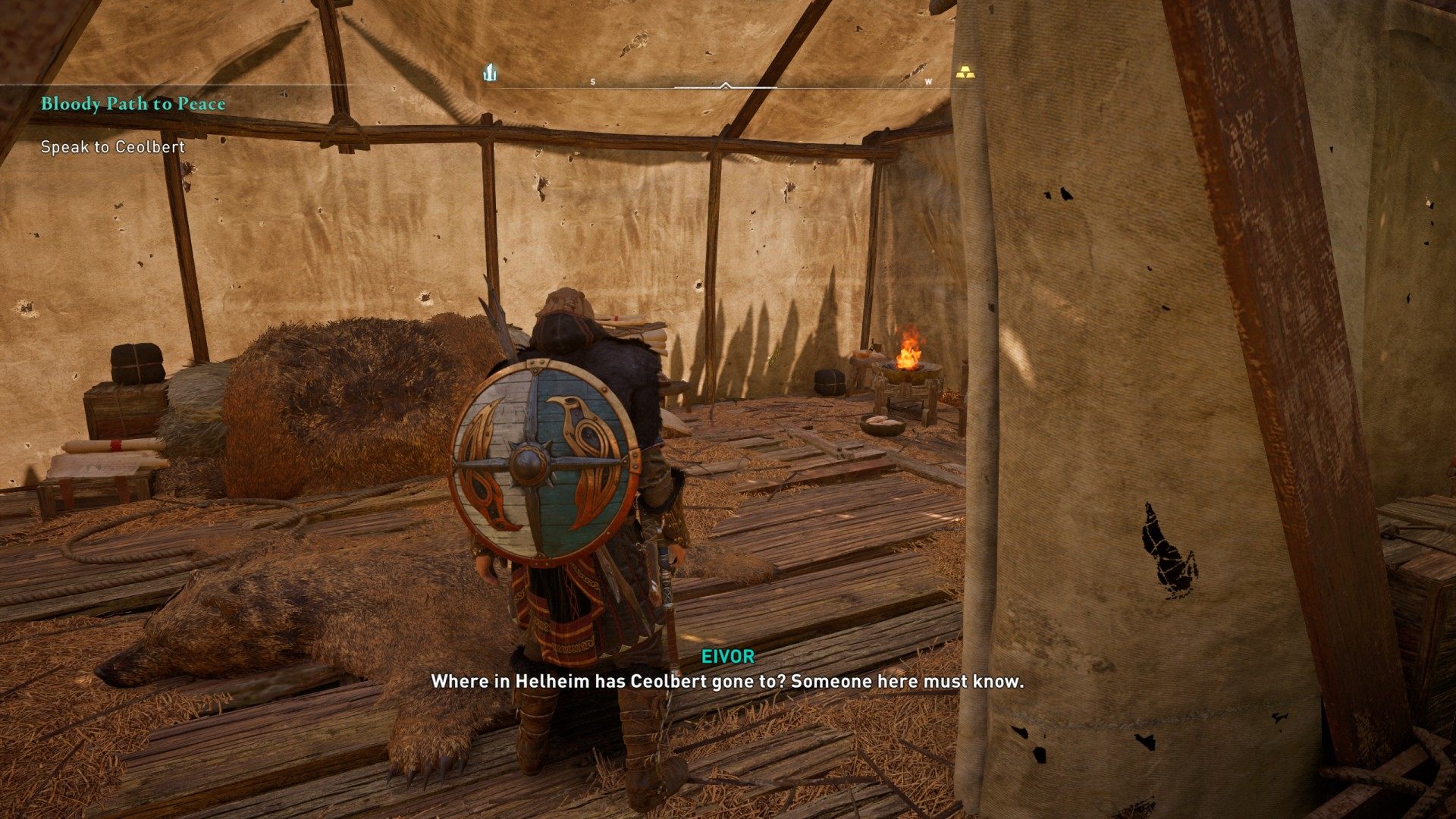Click the compass heading indicator
The image size is (1456, 819).
point(726,86)
